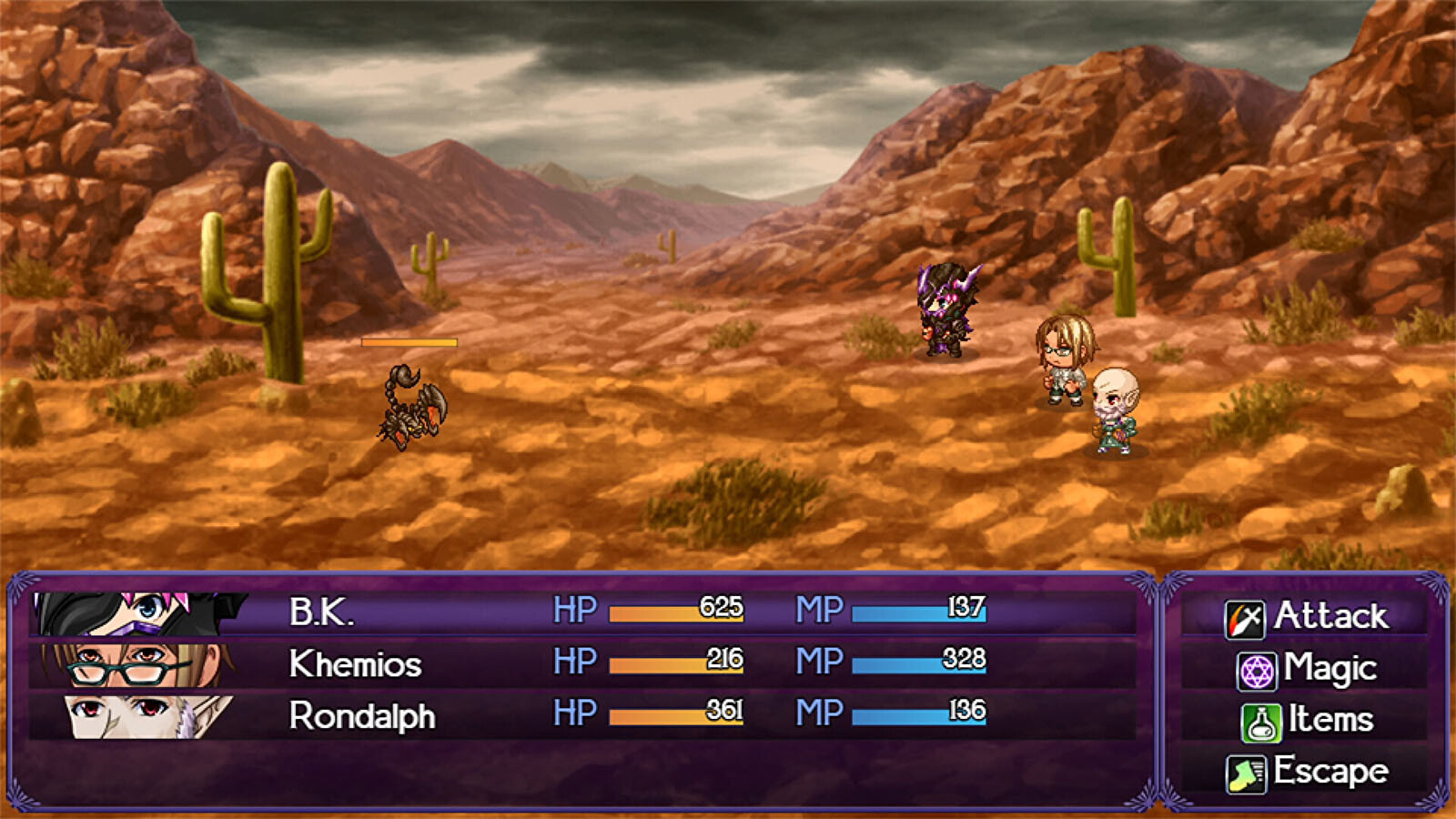Click Khemios's party status row
This screenshot has width=1456, height=819.
(x=582, y=663)
